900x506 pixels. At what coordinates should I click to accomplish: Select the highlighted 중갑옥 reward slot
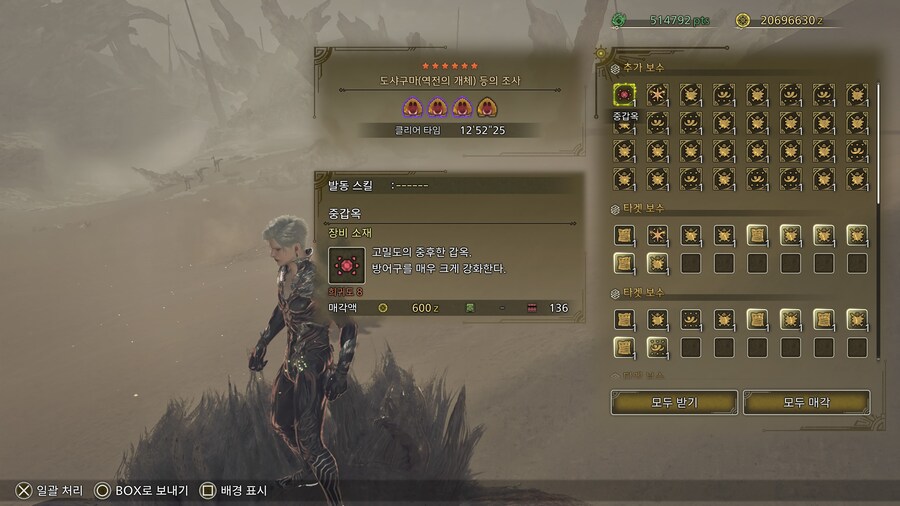[x=624, y=95]
